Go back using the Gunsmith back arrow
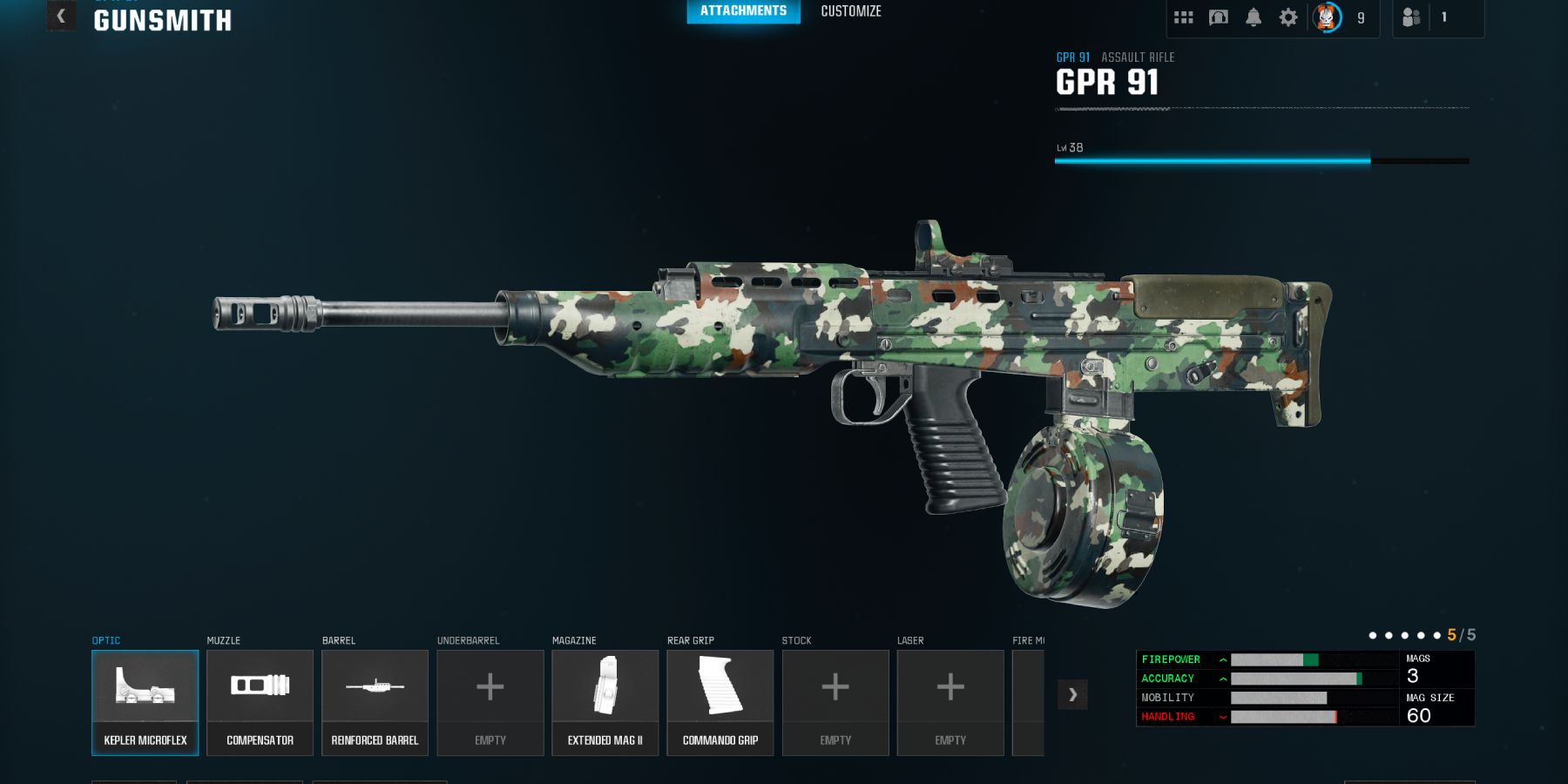Viewport: 1568px width, 784px height. pyautogui.click(x=61, y=17)
